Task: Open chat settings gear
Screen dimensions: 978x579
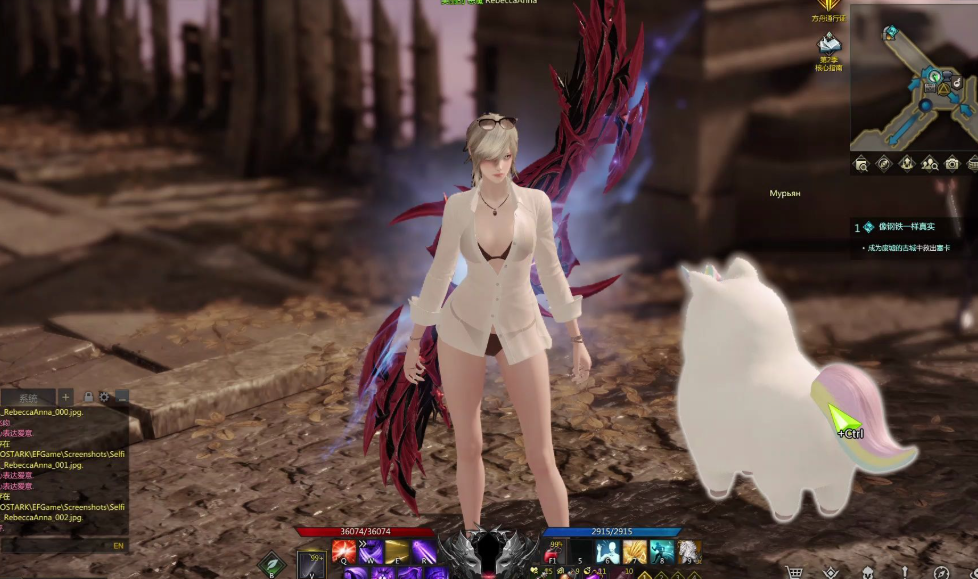Action: click(104, 397)
